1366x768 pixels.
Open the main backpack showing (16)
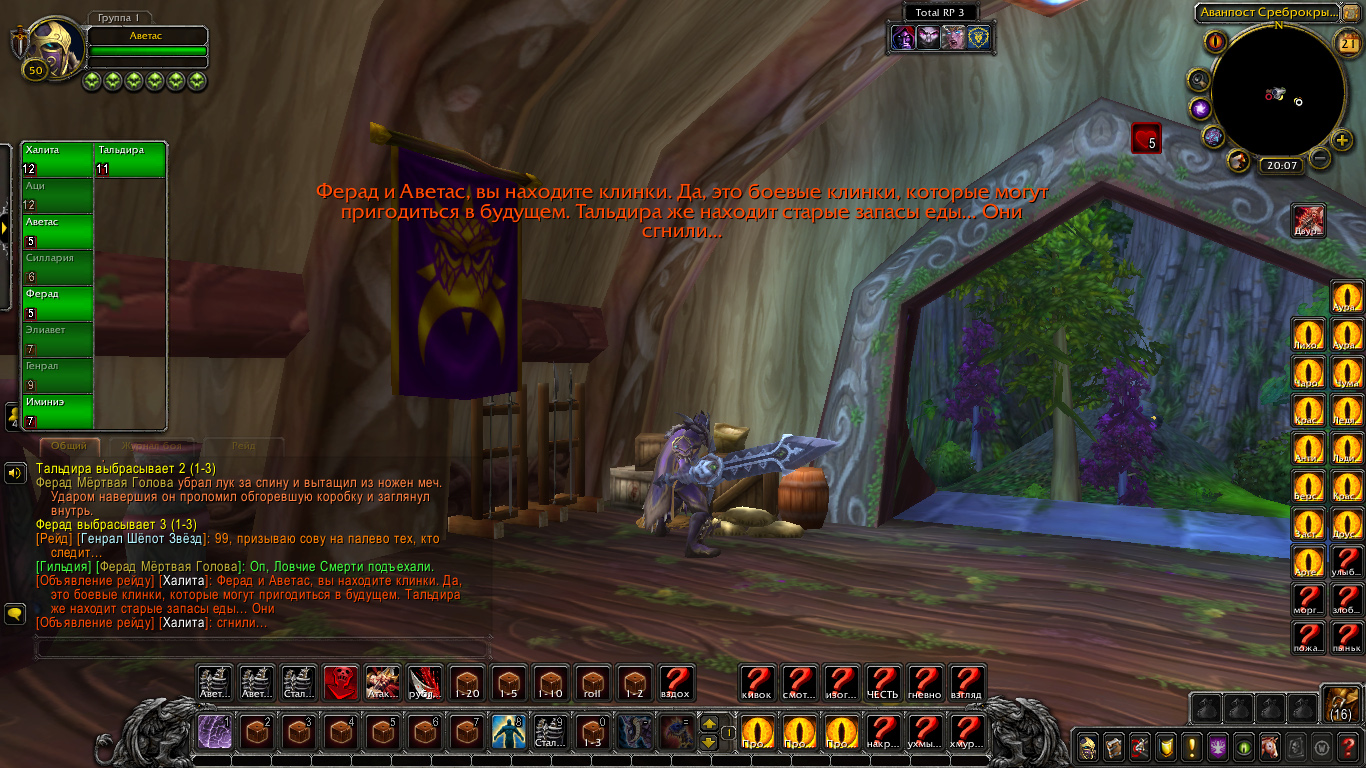tap(1340, 704)
